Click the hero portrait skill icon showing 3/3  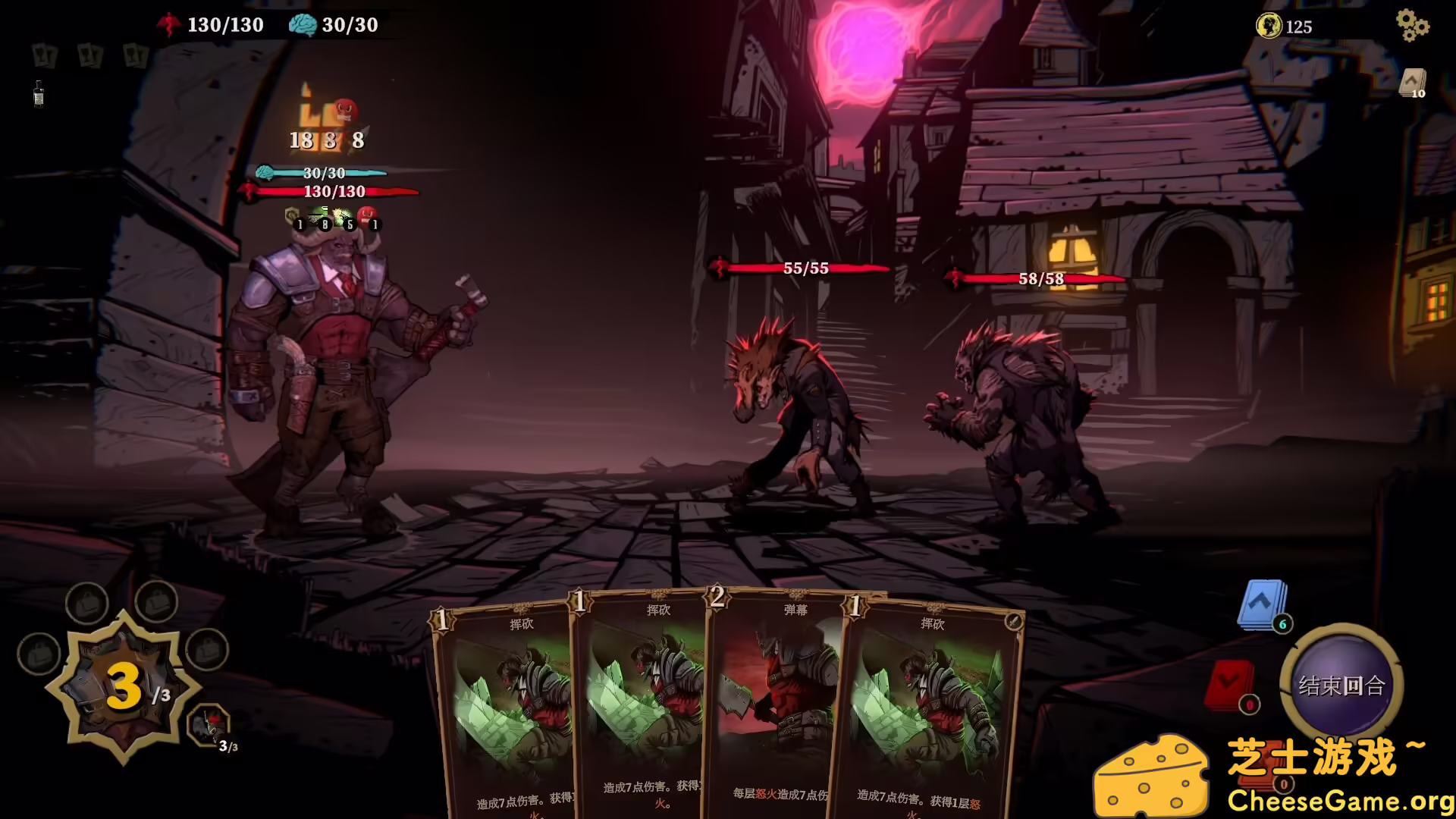click(209, 726)
